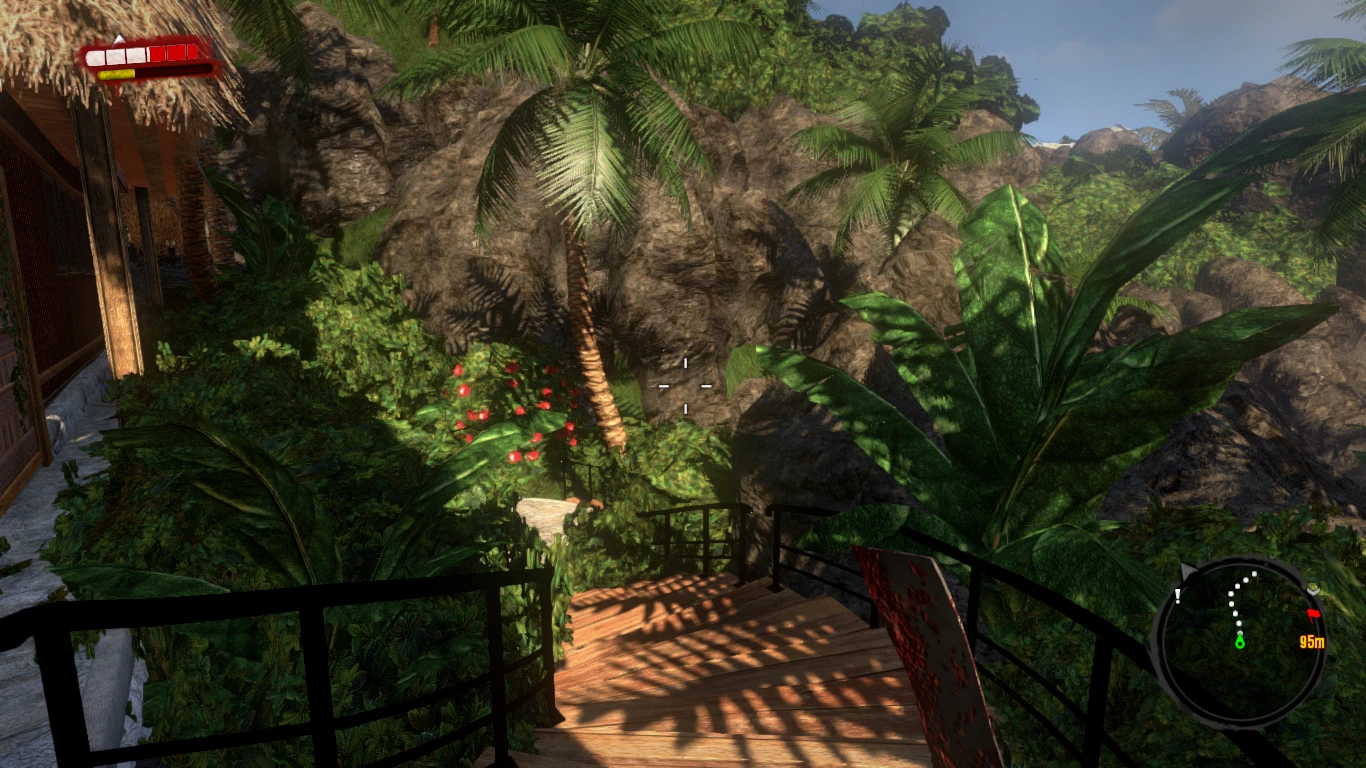This screenshot has width=1366, height=768.
Task: Click the yellow stamina bar
Action: [x=116, y=74]
